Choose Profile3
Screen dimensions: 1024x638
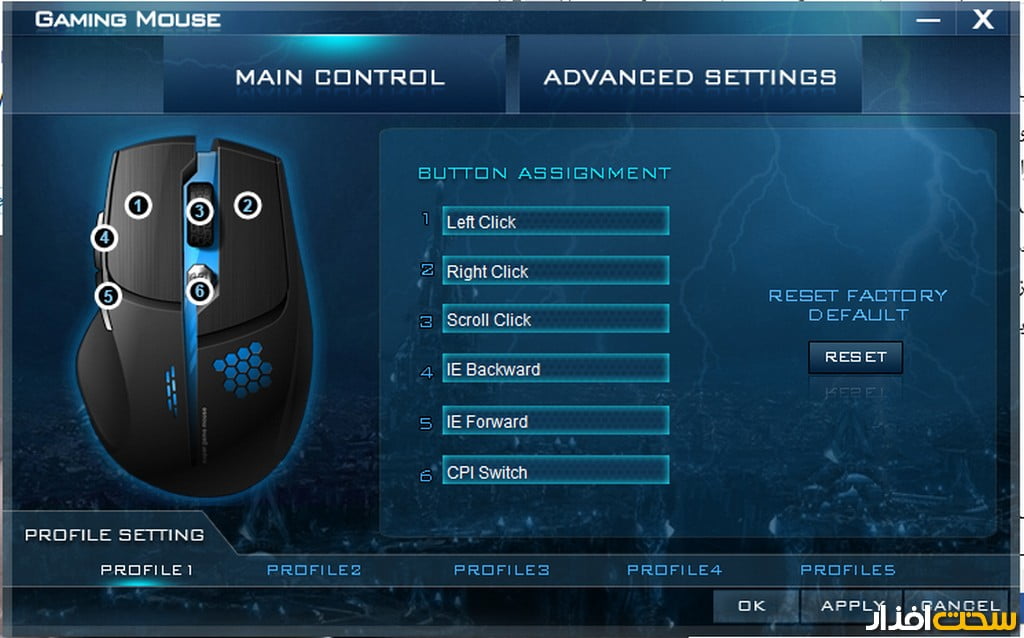[501, 570]
